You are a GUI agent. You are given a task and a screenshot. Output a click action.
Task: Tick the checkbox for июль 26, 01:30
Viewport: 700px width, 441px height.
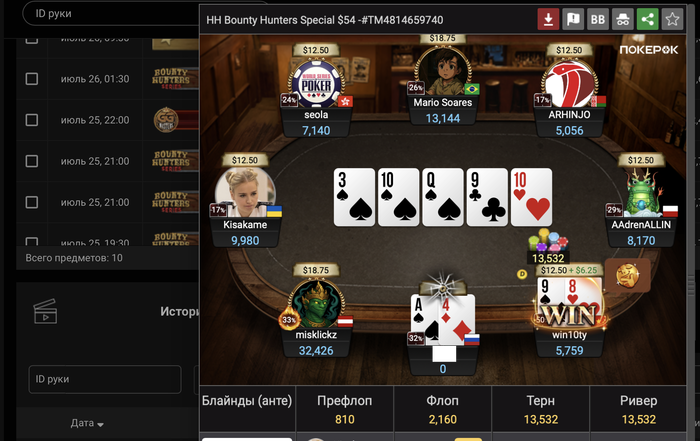(x=32, y=79)
